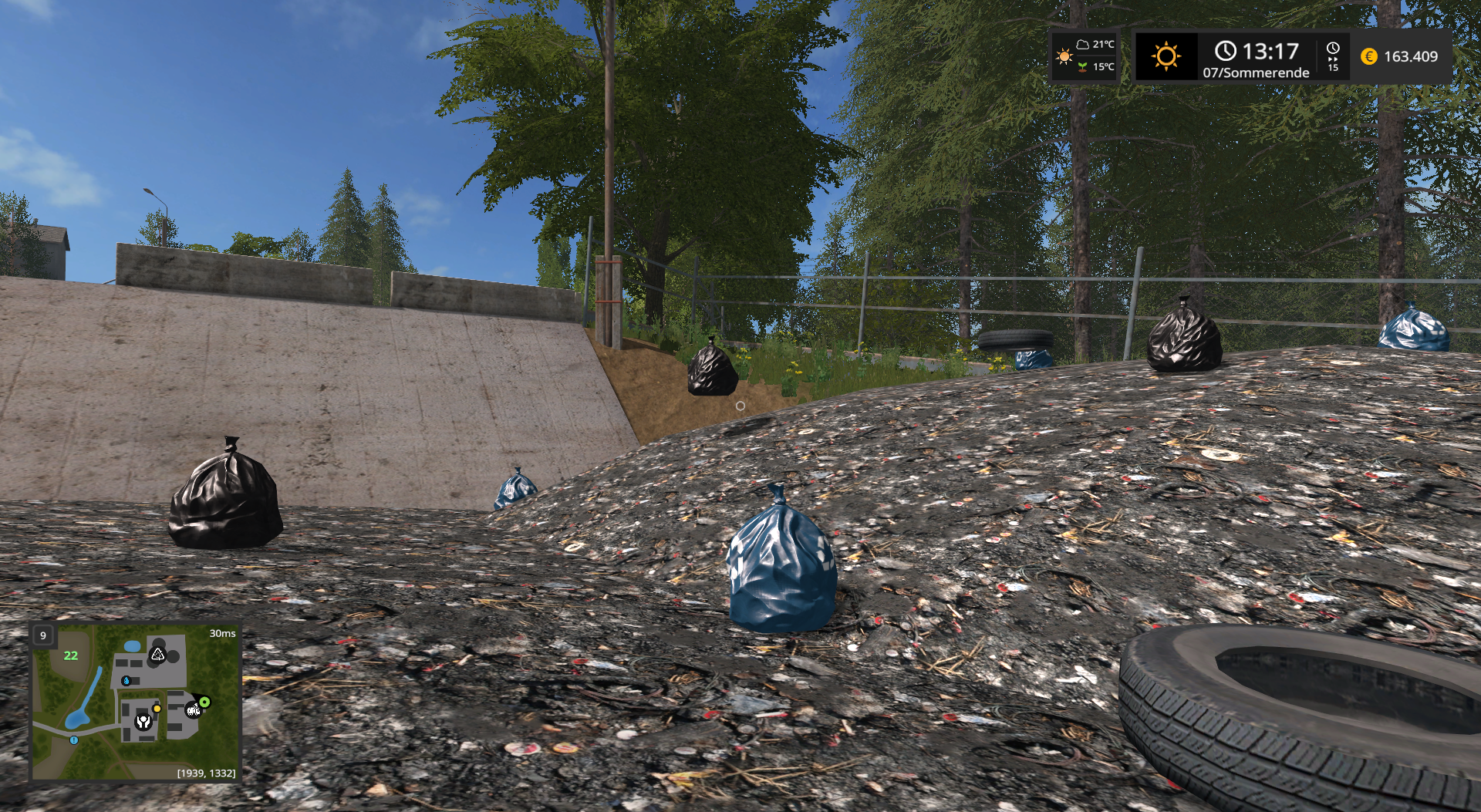Open the minimap in the corner
This screenshot has width=1481, height=812.
(135, 702)
